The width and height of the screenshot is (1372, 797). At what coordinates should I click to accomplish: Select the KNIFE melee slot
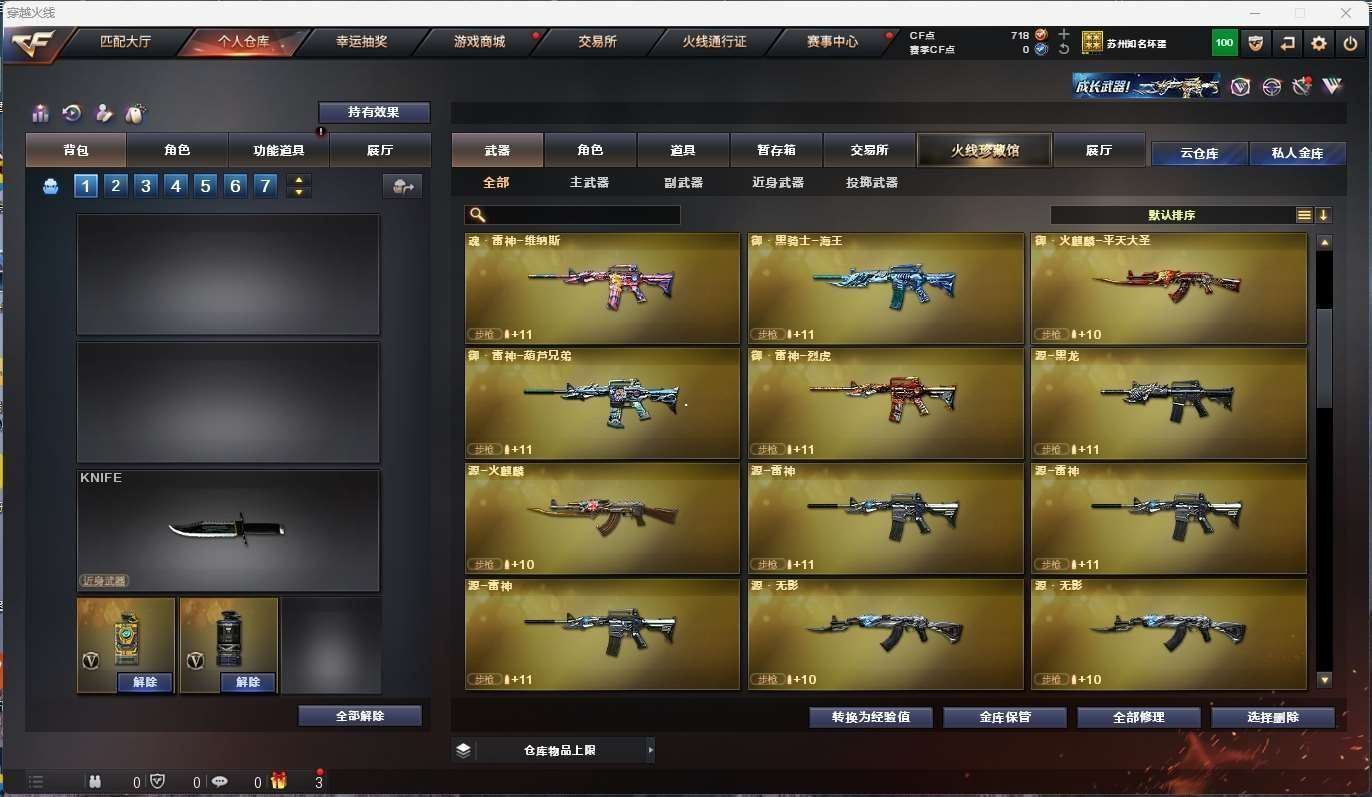coord(228,530)
